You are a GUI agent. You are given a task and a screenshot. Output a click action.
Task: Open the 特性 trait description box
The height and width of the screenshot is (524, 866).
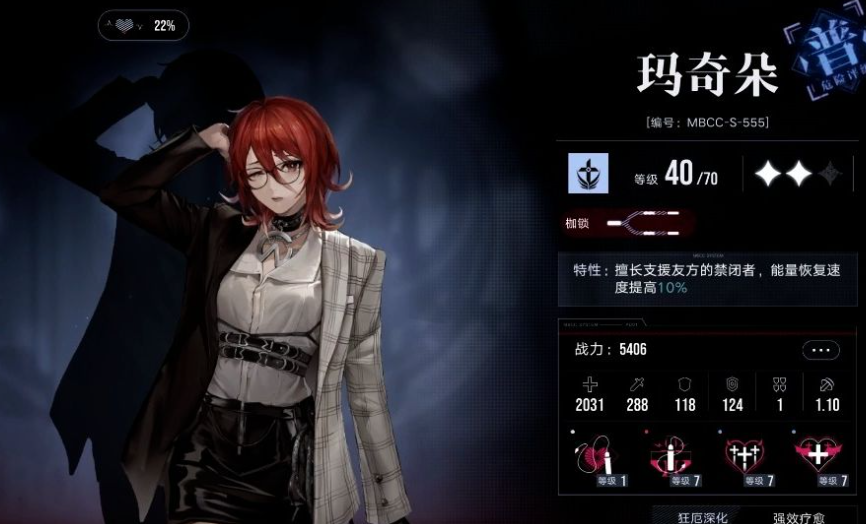point(708,279)
